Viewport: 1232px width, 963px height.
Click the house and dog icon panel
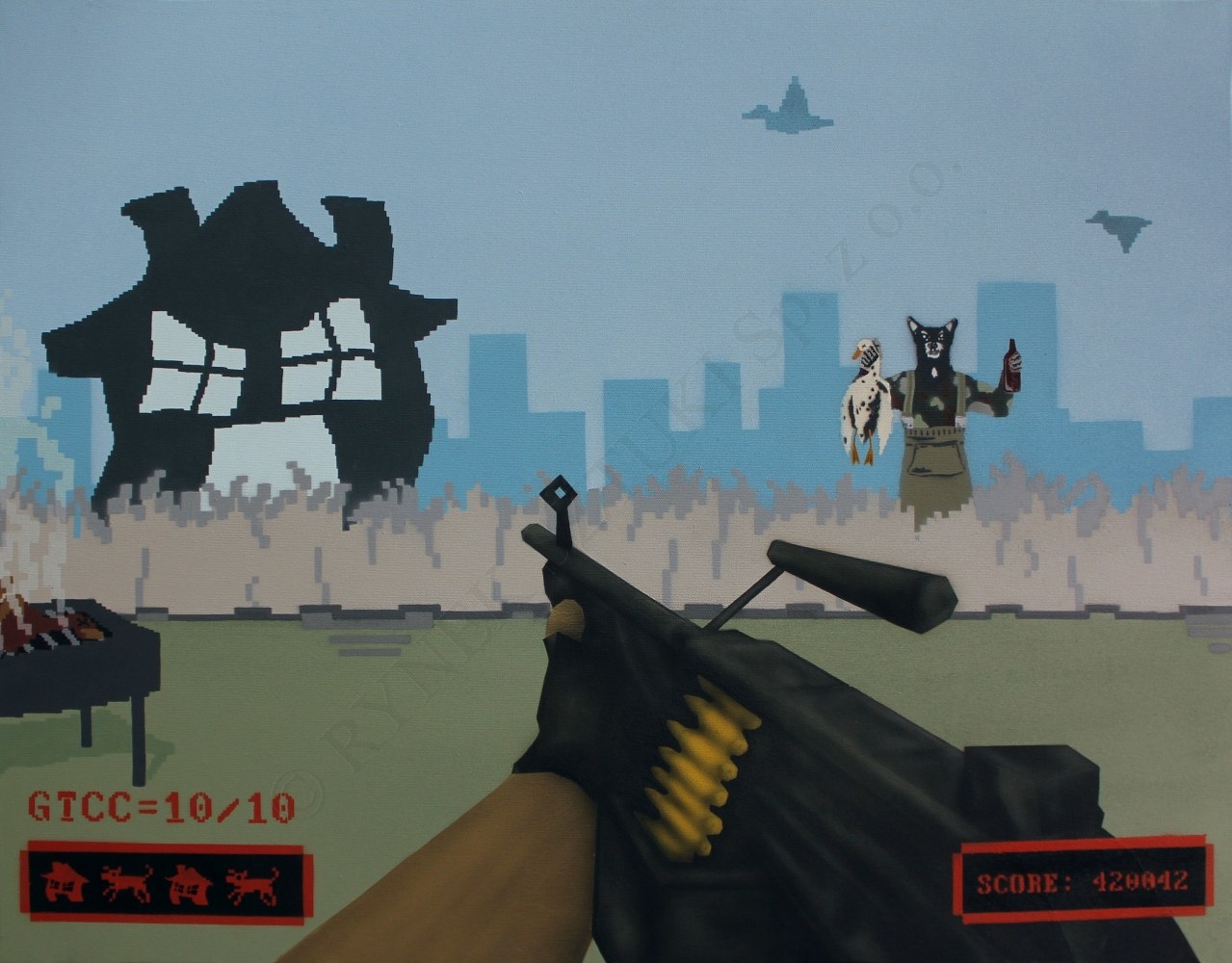pyautogui.click(x=164, y=883)
